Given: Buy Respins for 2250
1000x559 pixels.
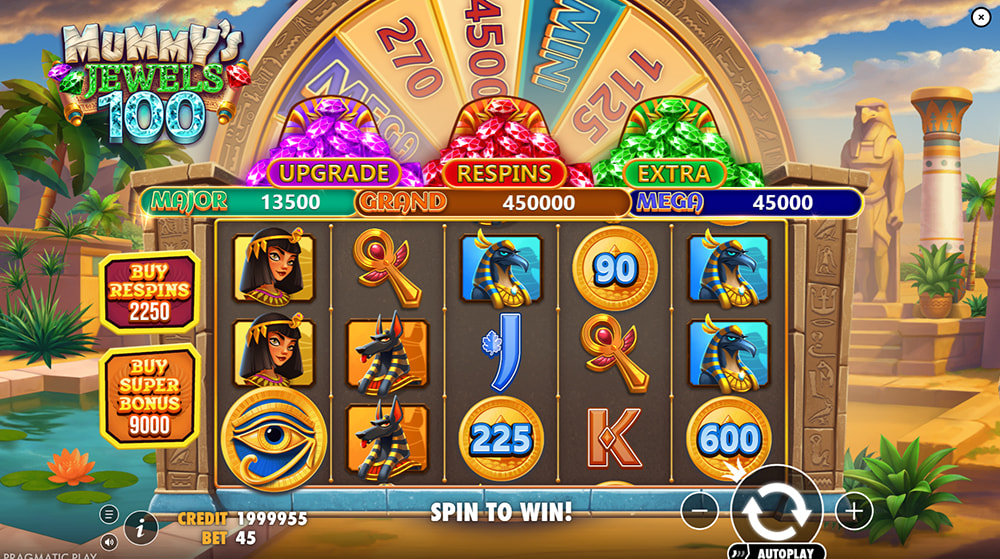Looking at the screenshot, I should pos(150,292).
